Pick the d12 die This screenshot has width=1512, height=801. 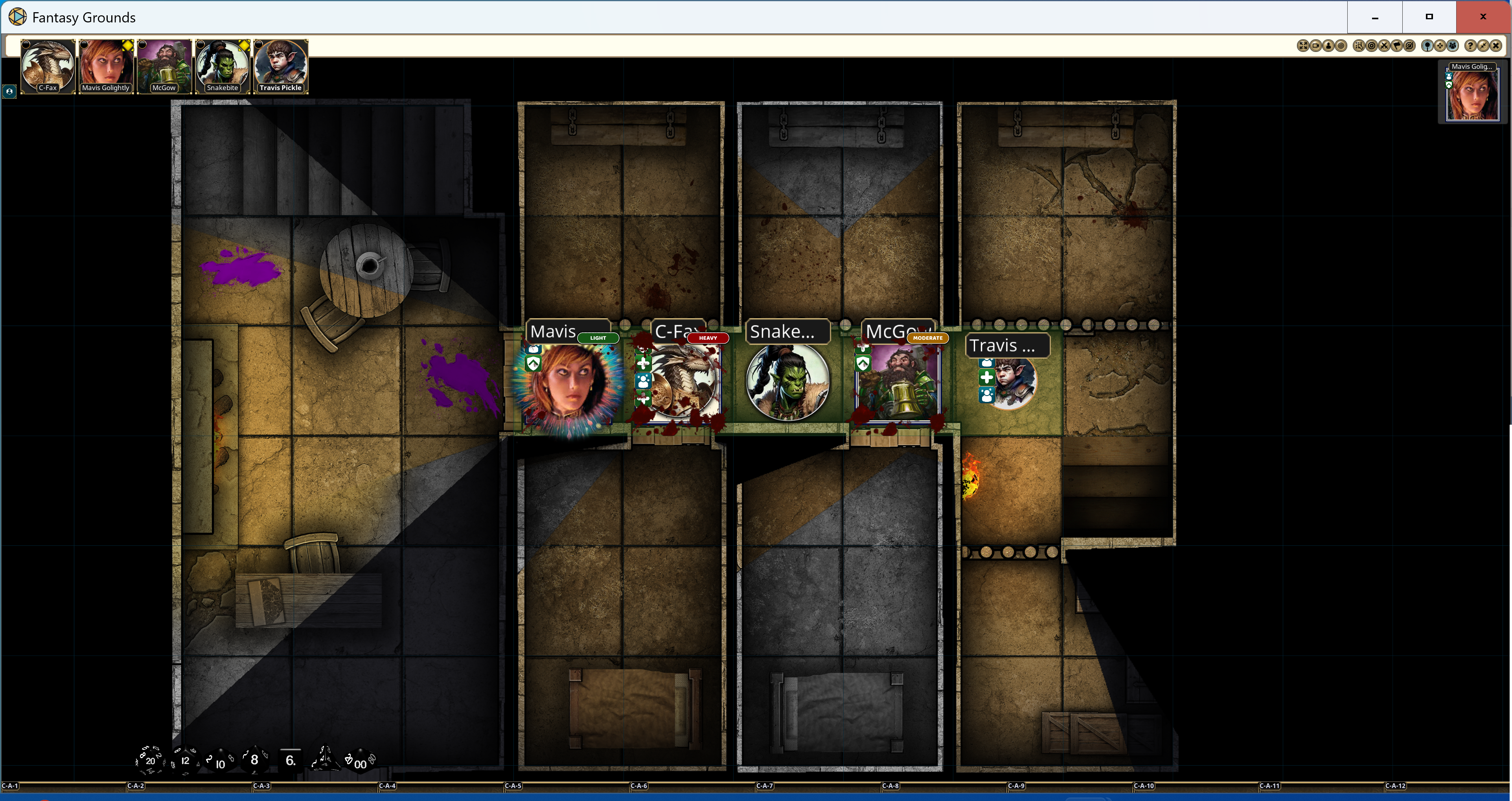point(185,760)
